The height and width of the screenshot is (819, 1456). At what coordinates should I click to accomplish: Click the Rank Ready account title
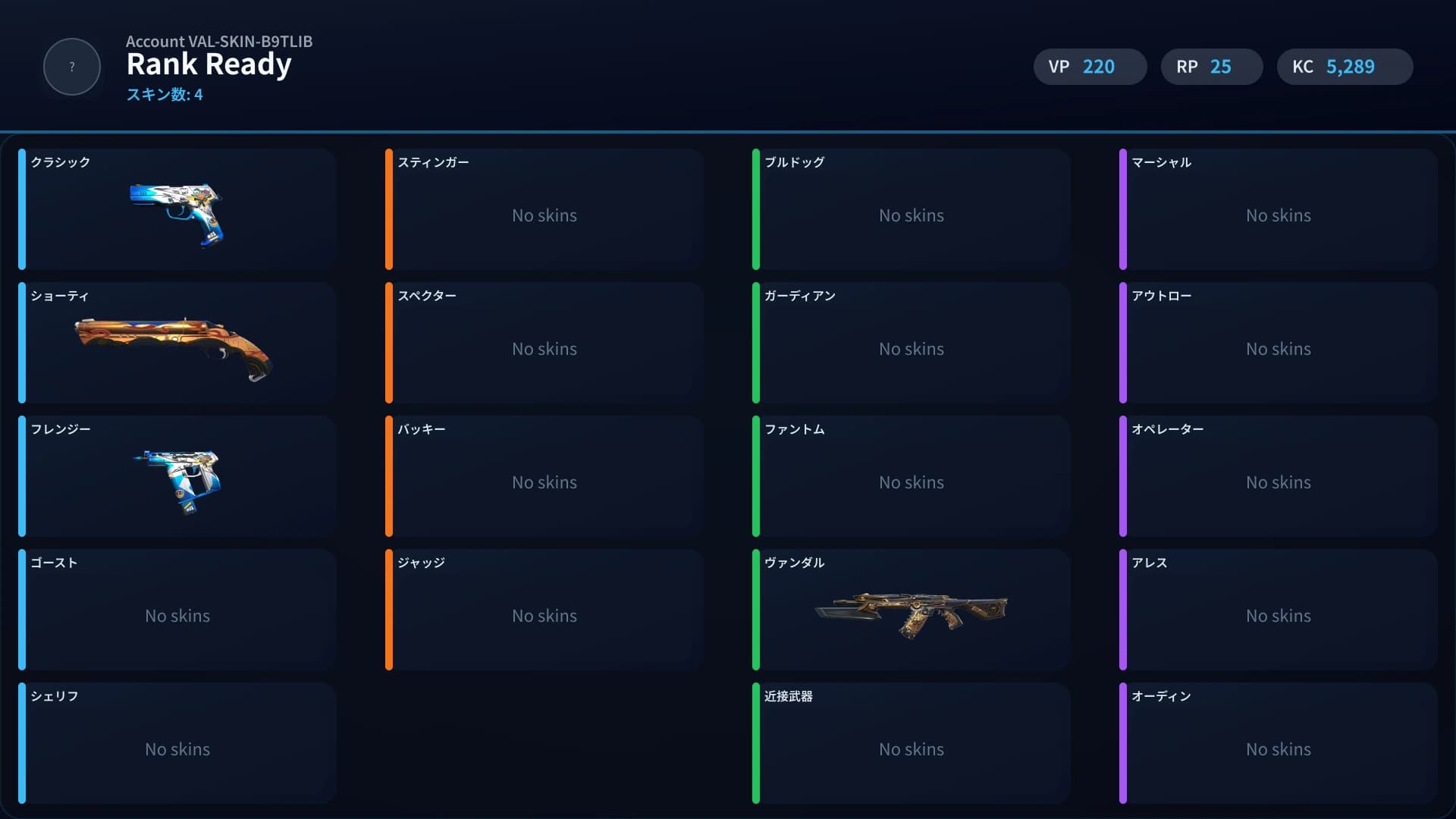point(209,64)
